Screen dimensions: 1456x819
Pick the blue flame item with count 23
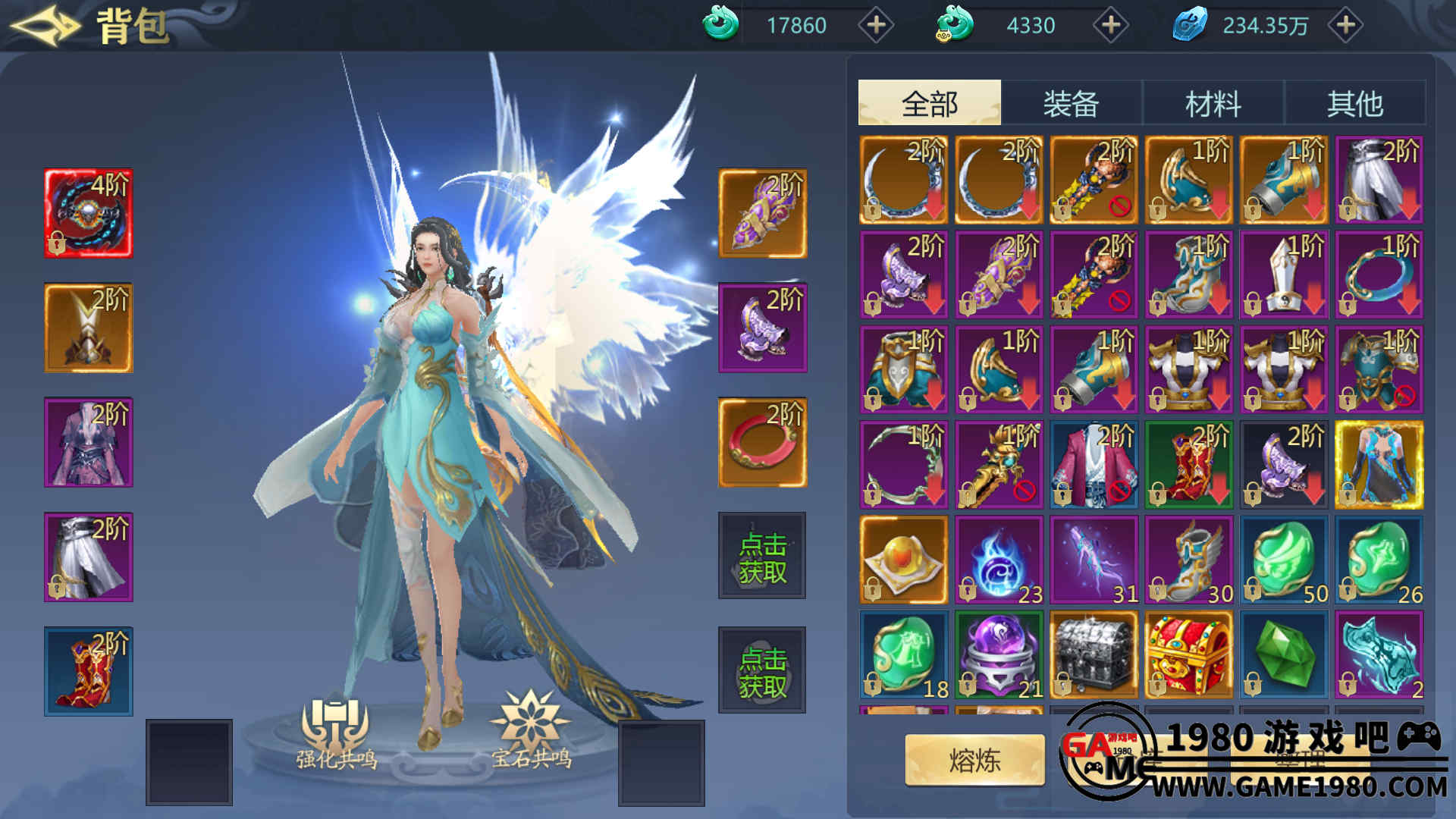999,560
